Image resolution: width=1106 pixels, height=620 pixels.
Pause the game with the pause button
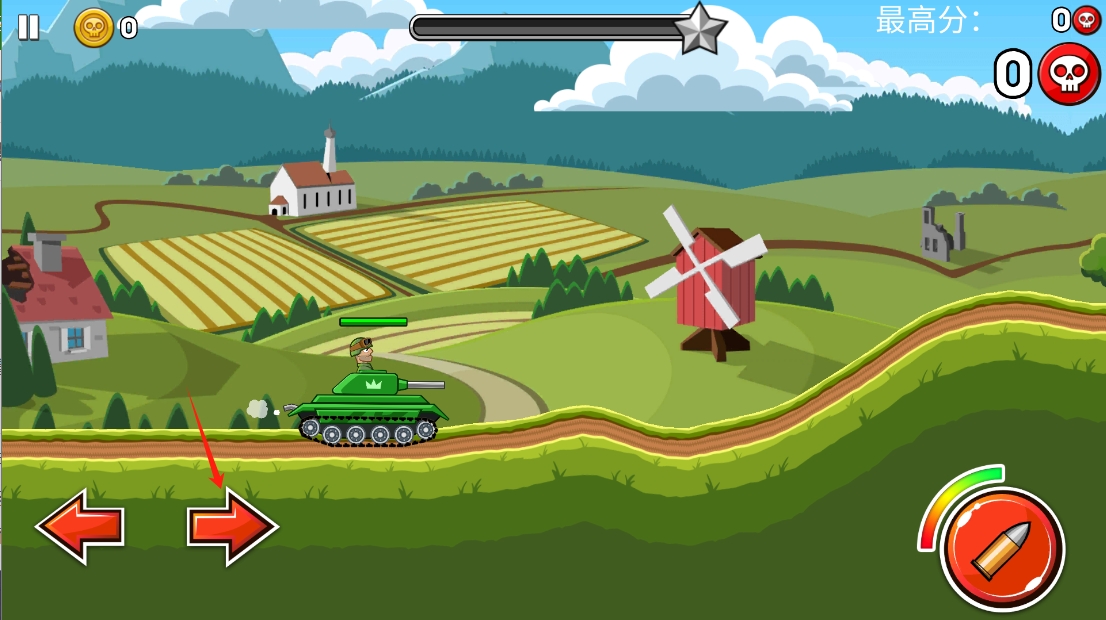29,27
